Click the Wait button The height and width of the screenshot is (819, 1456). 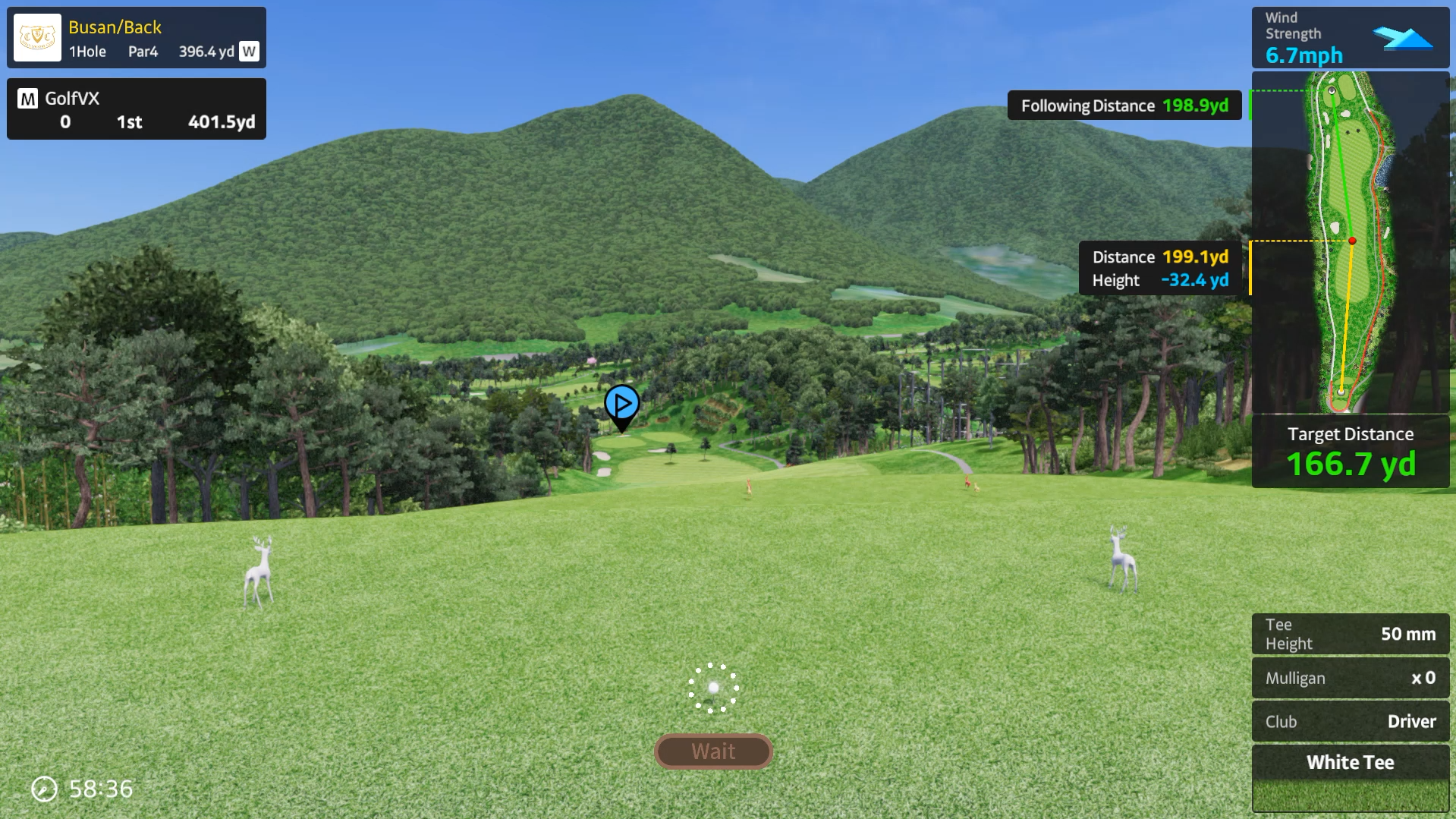point(713,751)
